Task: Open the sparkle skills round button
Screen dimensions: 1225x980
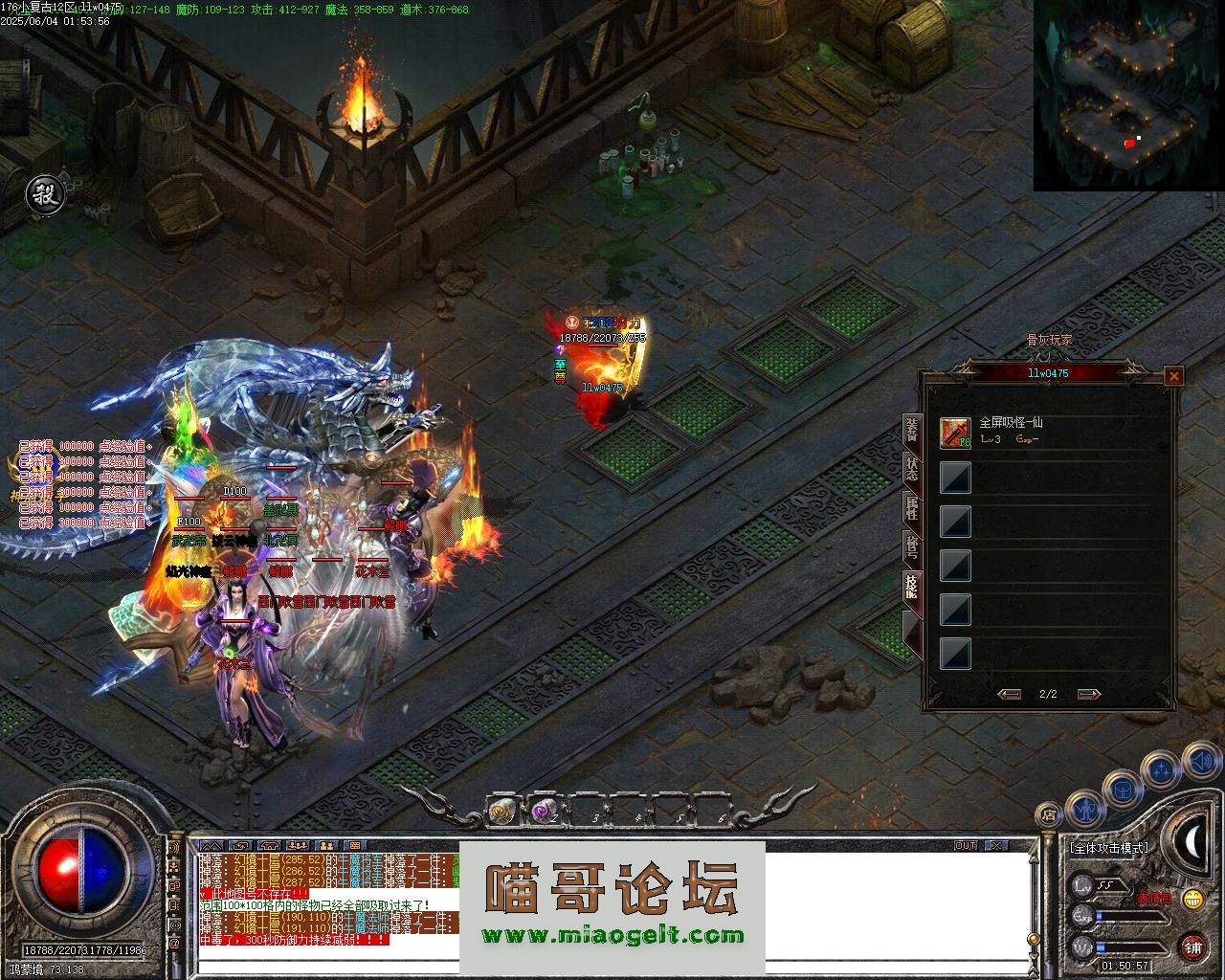Action: coord(1161,770)
